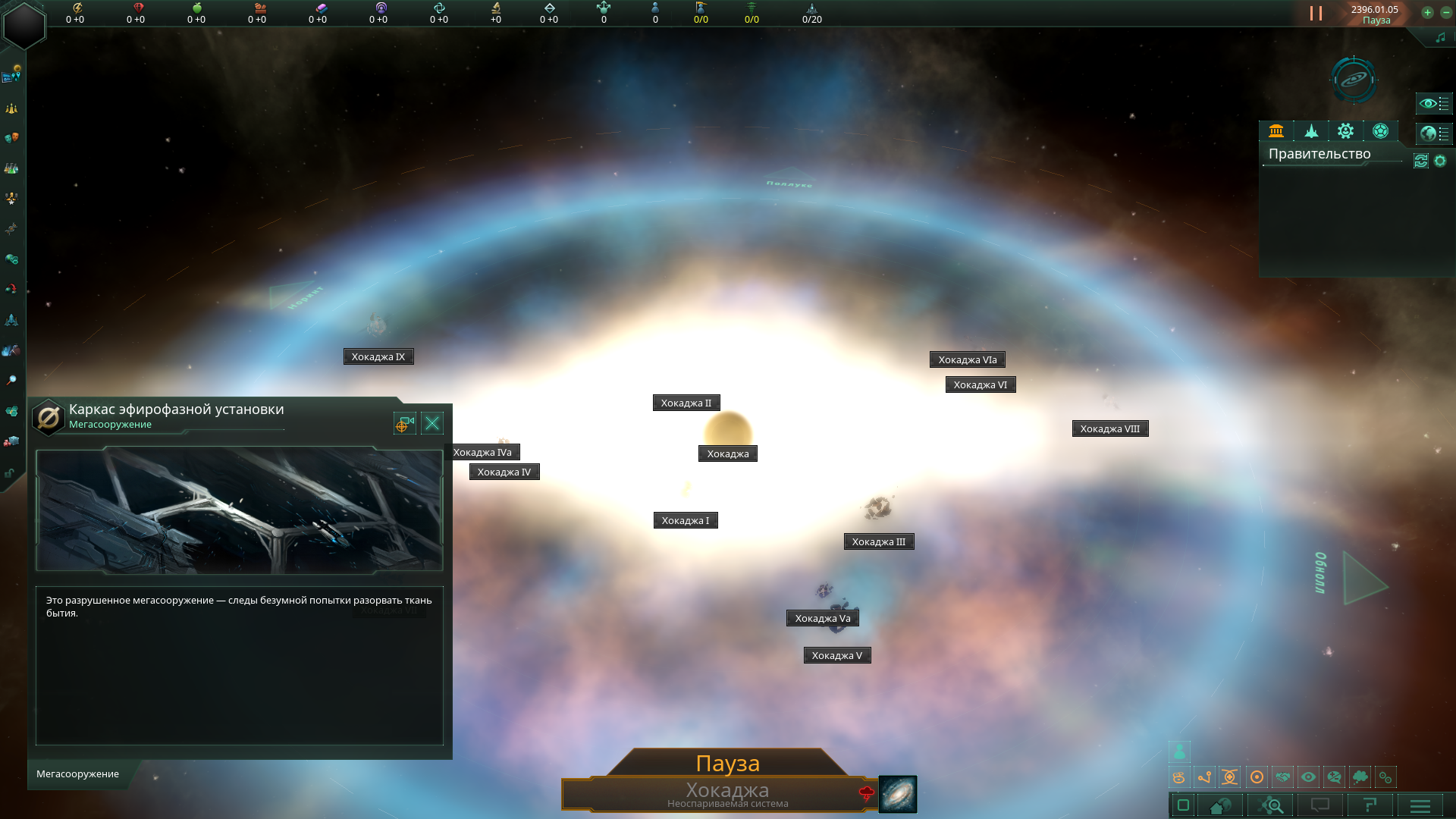Open the theater masks factions menu
The width and height of the screenshot is (1456, 819).
tap(11, 138)
